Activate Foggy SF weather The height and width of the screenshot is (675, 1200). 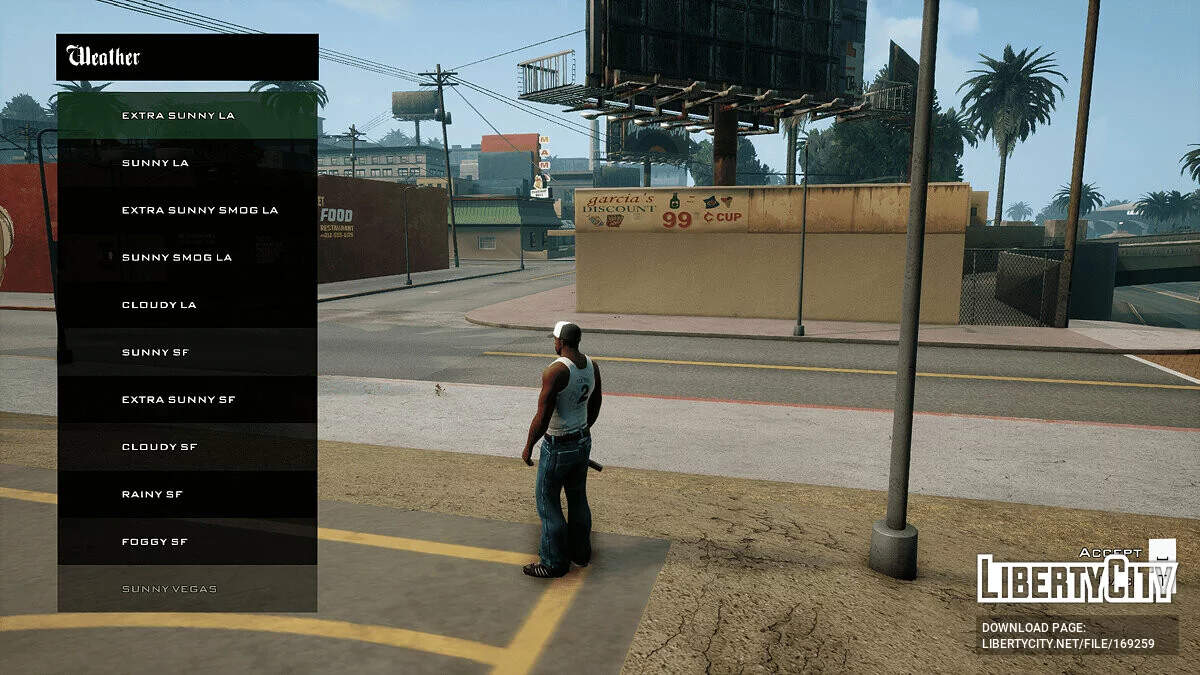click(x=187, y=541)
